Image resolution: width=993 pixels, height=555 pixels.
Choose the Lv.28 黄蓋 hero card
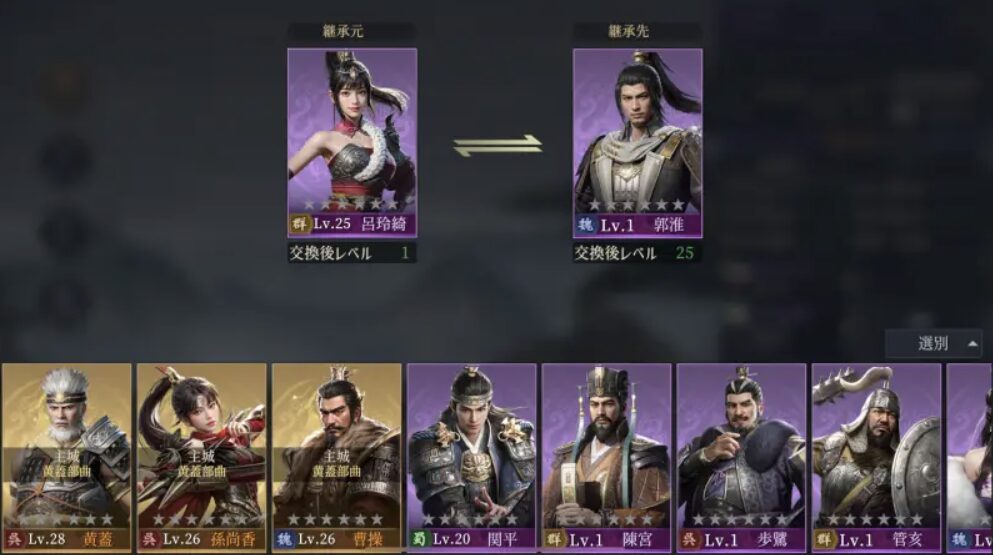coord(67,455)
